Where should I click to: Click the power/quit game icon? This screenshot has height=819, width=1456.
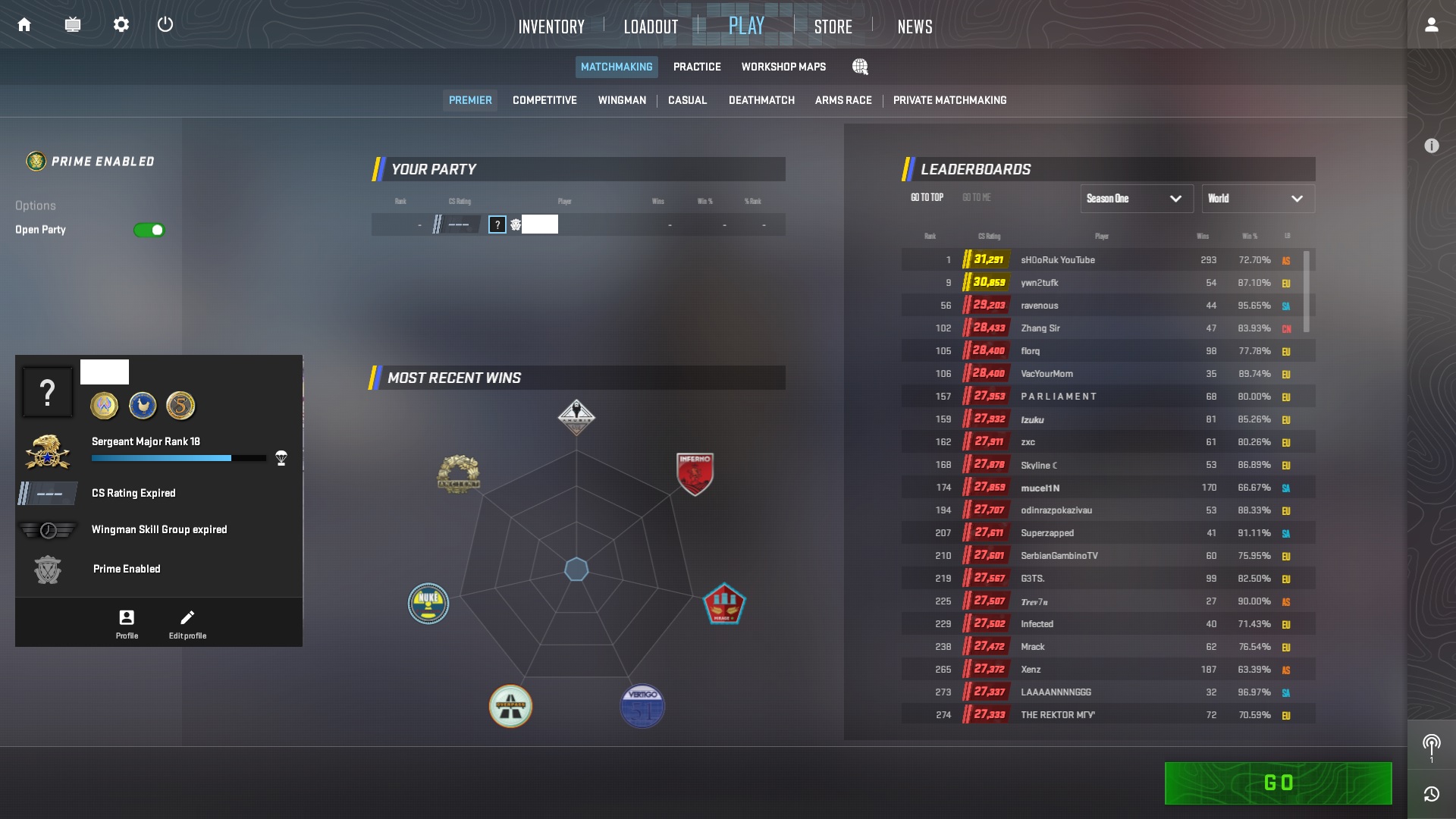166,24
